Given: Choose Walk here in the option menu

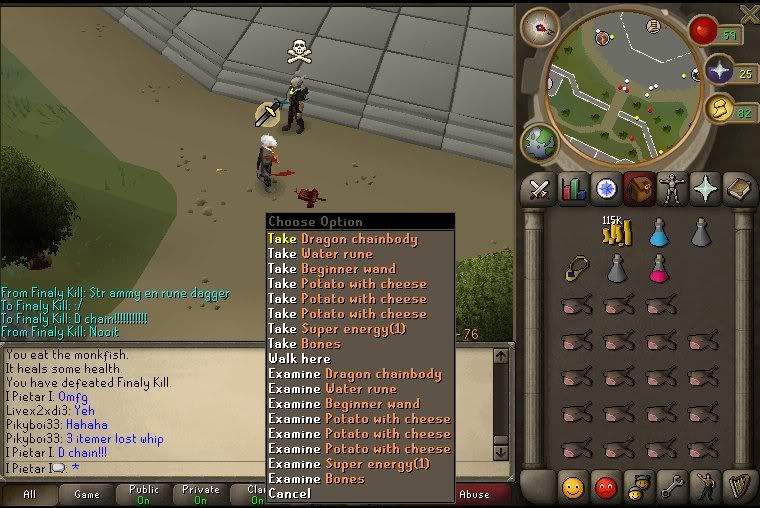Looking at the screenshot, I should coord(299,359).
